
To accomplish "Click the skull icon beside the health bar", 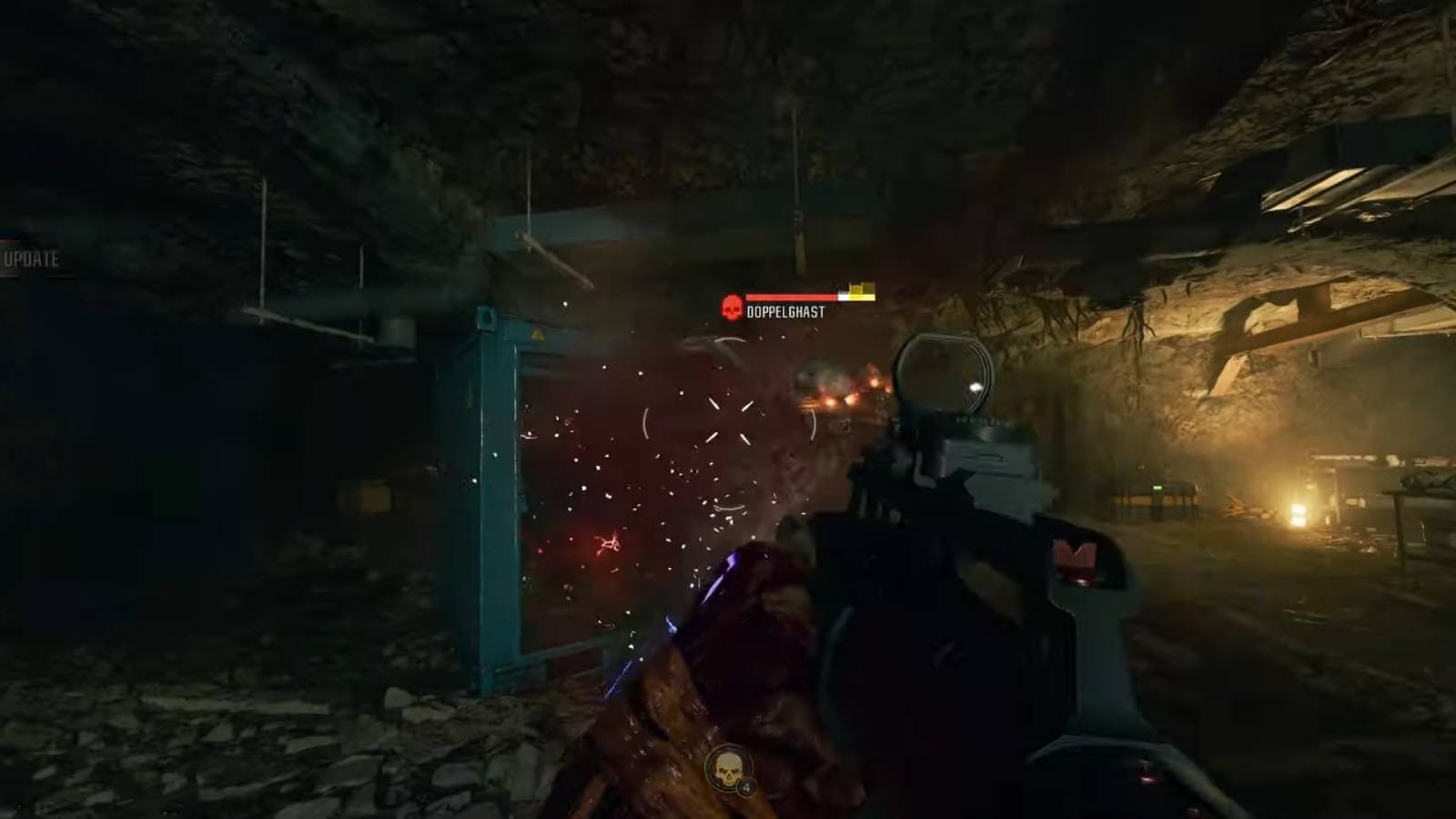I will [x=731, y=307].
